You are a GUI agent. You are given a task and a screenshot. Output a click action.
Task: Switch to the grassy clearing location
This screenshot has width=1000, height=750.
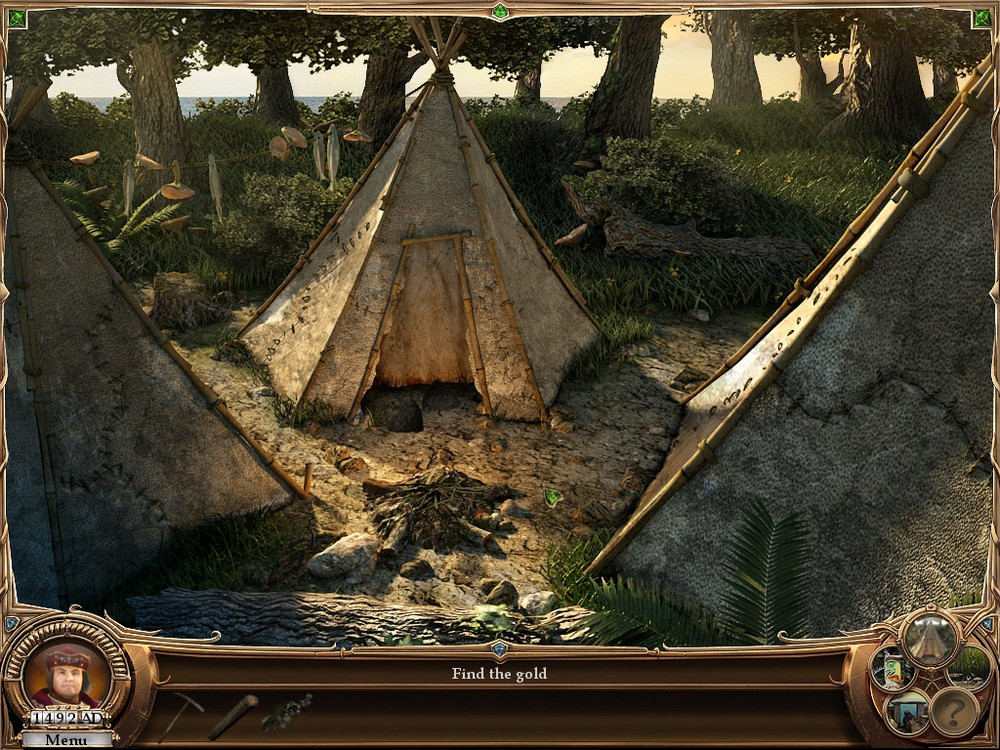970,666
